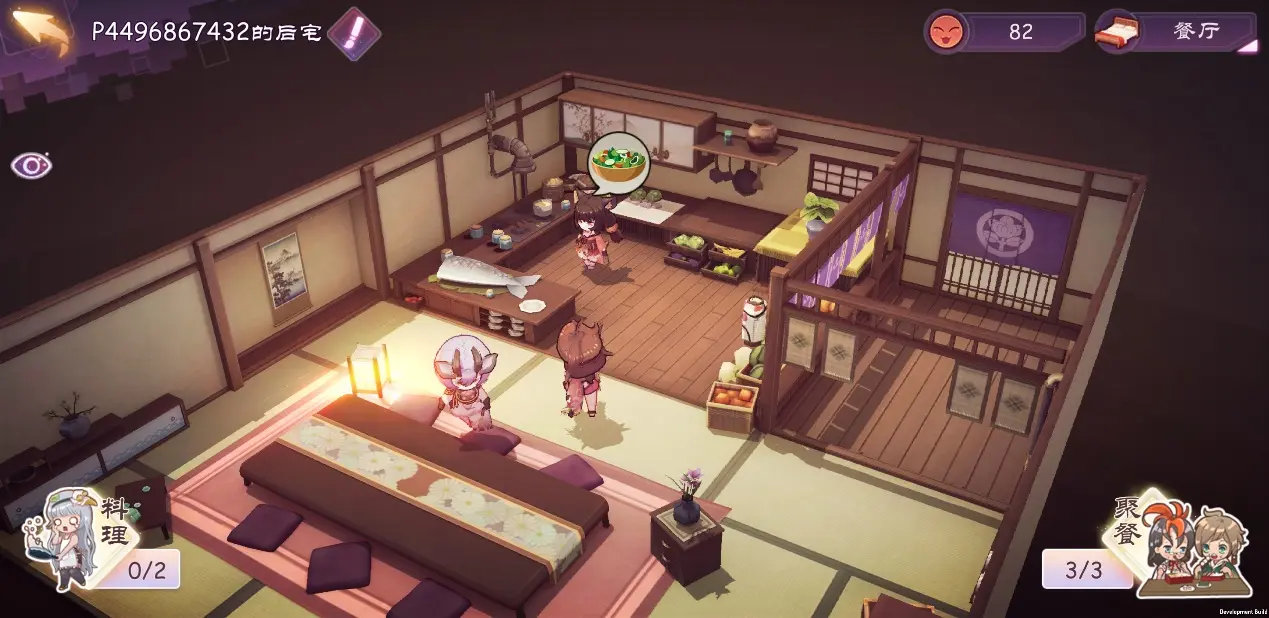Toggle the eye visibility icon
This screenshot has height=618, width=1269.
31,165
